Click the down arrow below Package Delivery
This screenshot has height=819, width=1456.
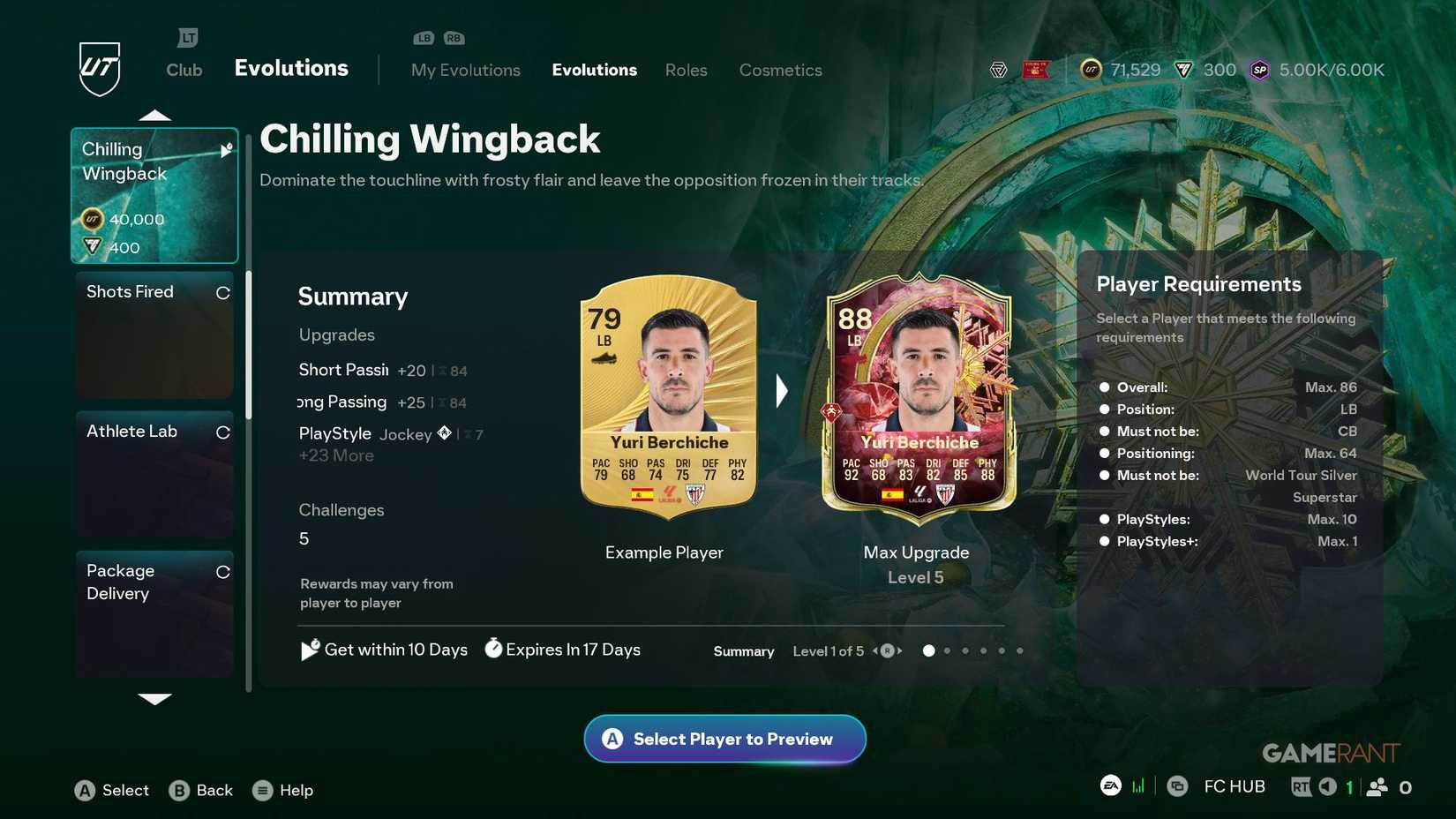pos(155,700)
